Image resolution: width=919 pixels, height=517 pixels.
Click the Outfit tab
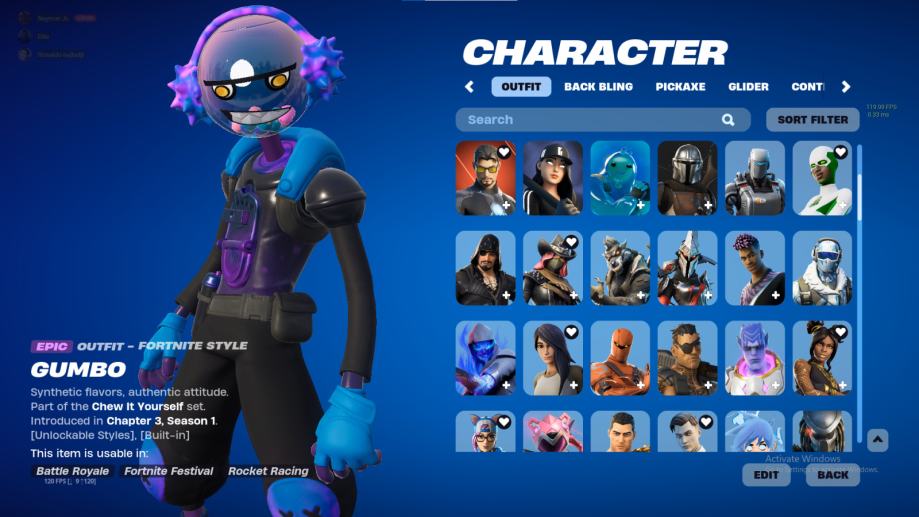pyautogui.click(x=521, y=87)
